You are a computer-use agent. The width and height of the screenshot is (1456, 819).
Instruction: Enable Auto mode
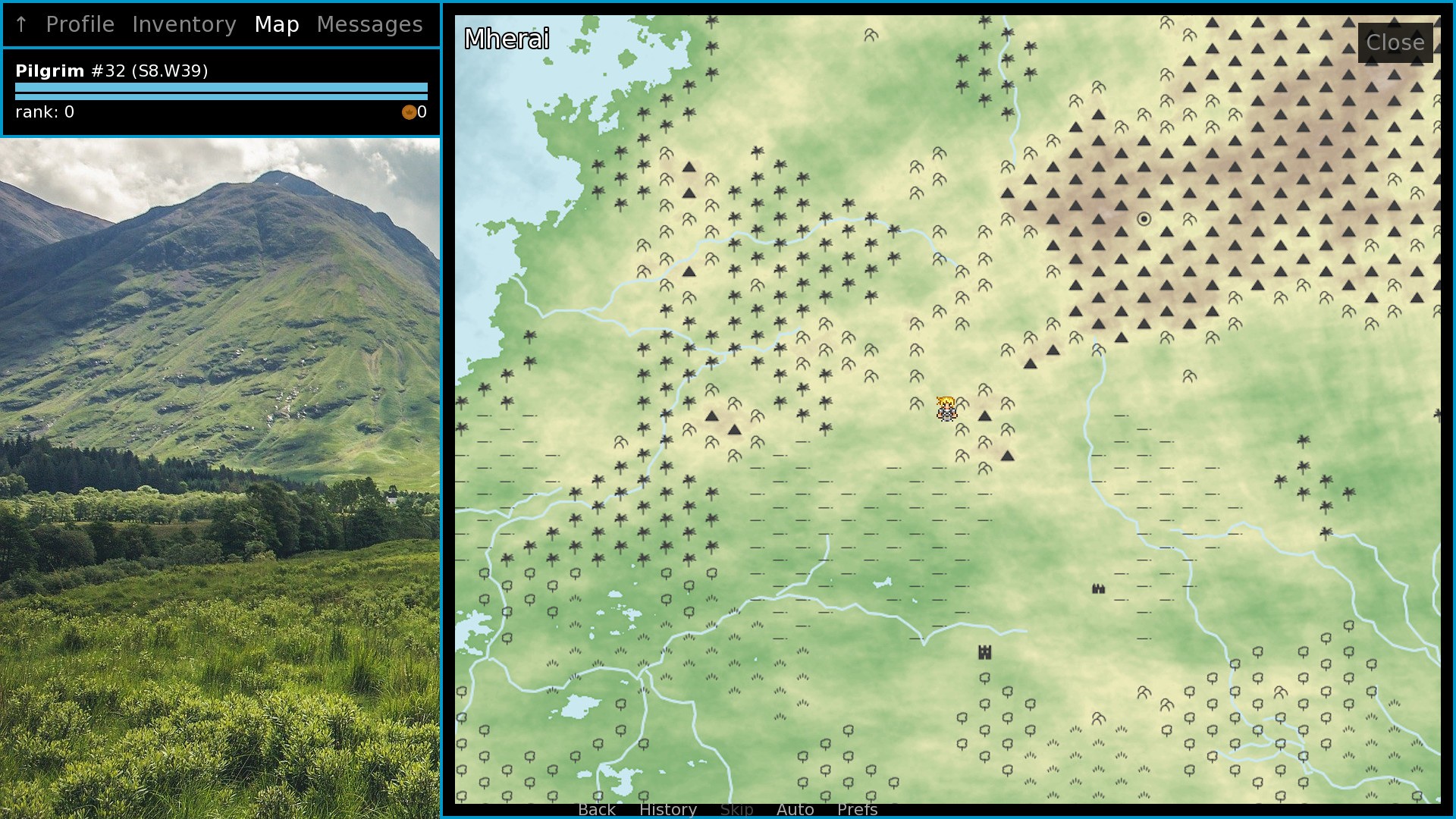[x=795, y=810]
